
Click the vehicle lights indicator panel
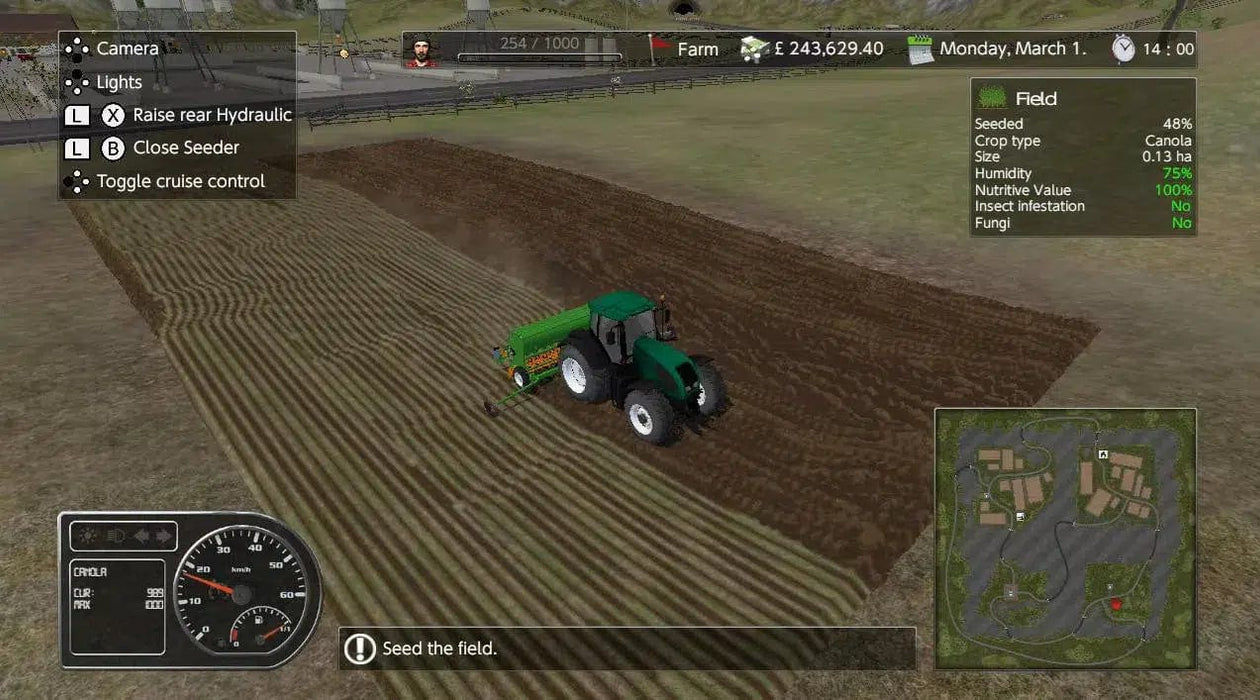click(x=123, y=536)
